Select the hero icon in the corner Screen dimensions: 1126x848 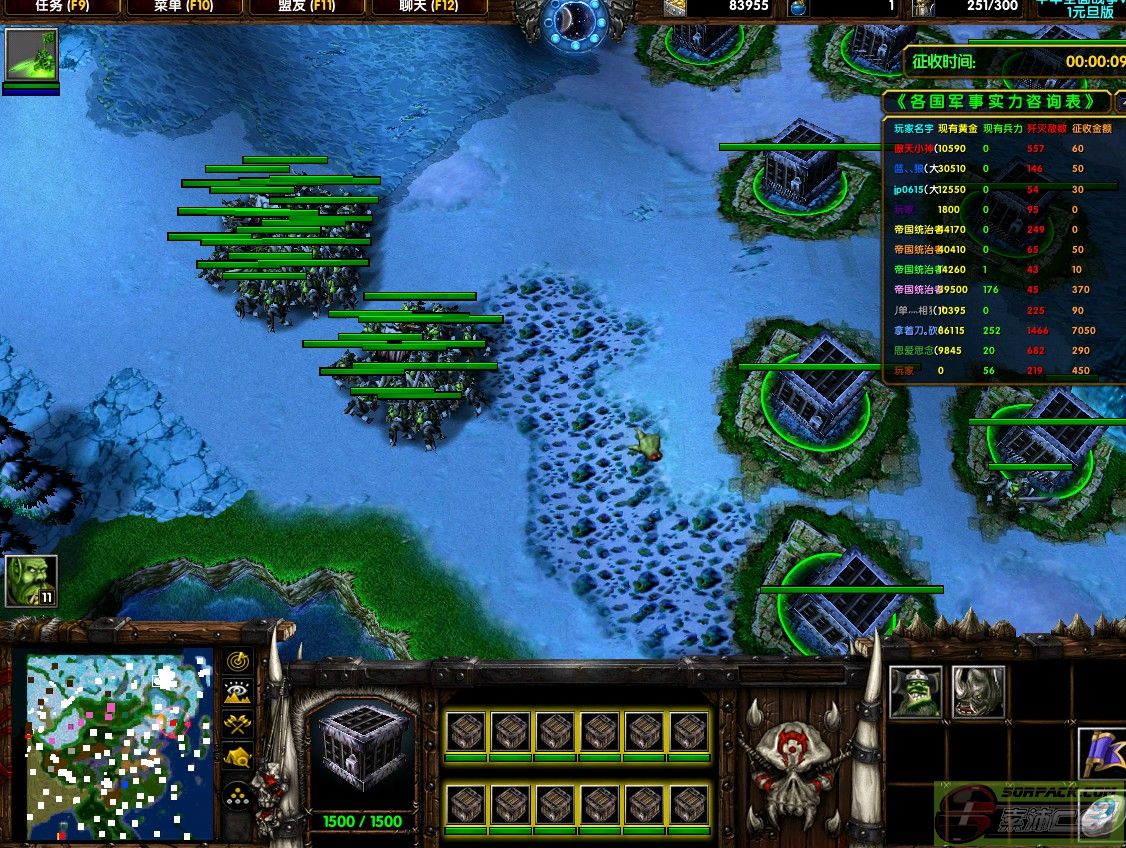pyautogui.click(x=31, y=55)
